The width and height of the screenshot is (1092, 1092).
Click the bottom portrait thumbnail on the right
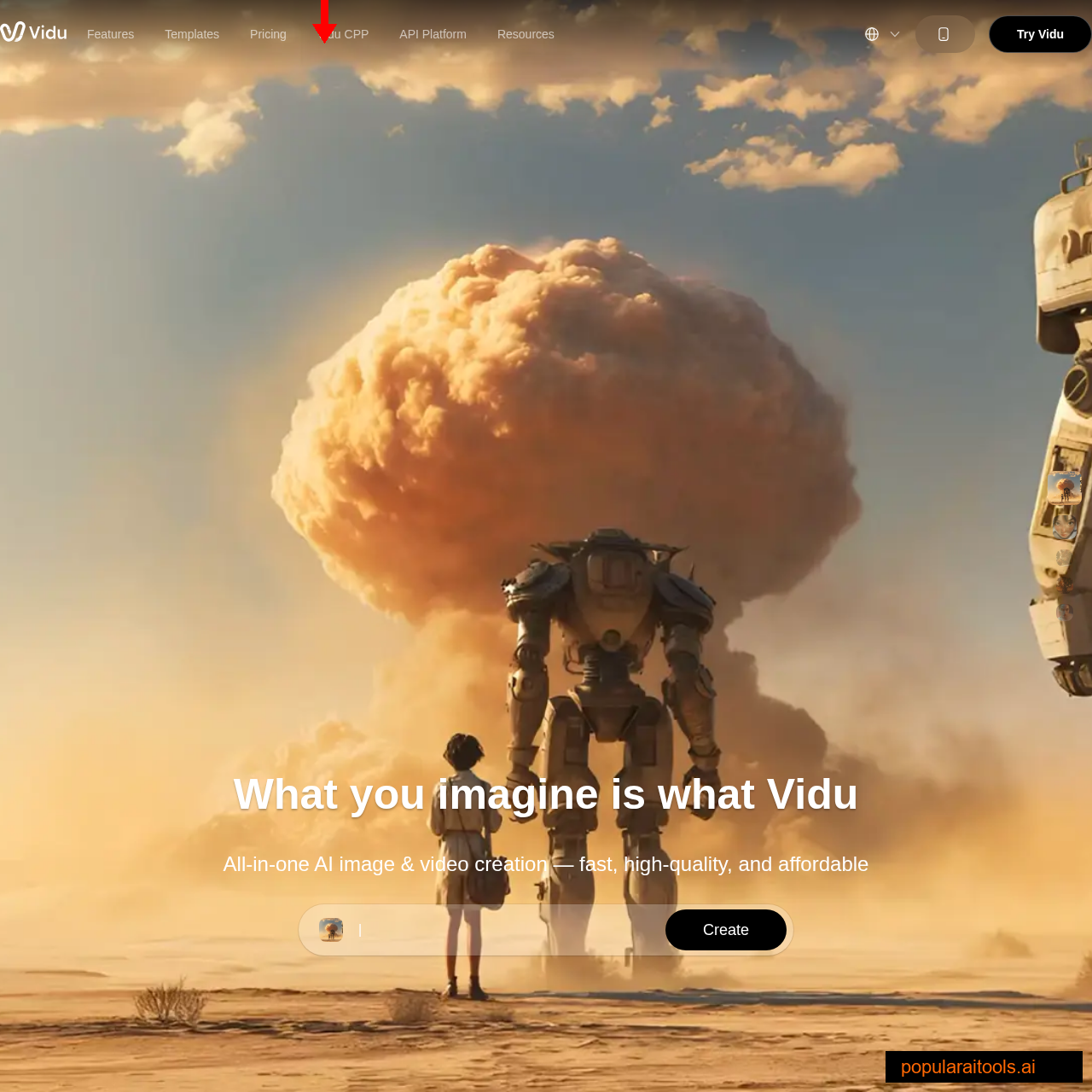click(1064, 612)
